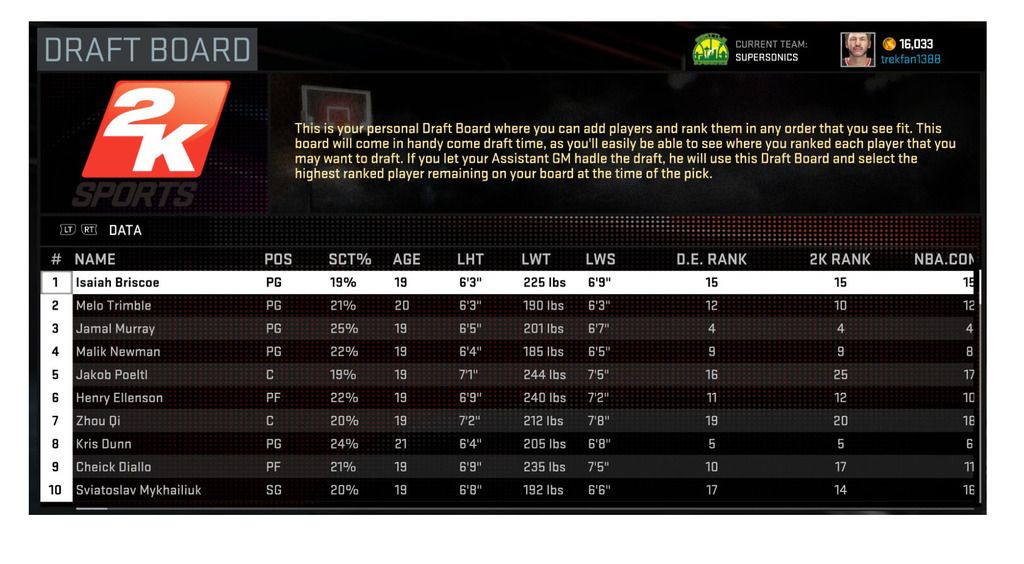
Task: Sort by the NAME column header
Action: point(95,259)
